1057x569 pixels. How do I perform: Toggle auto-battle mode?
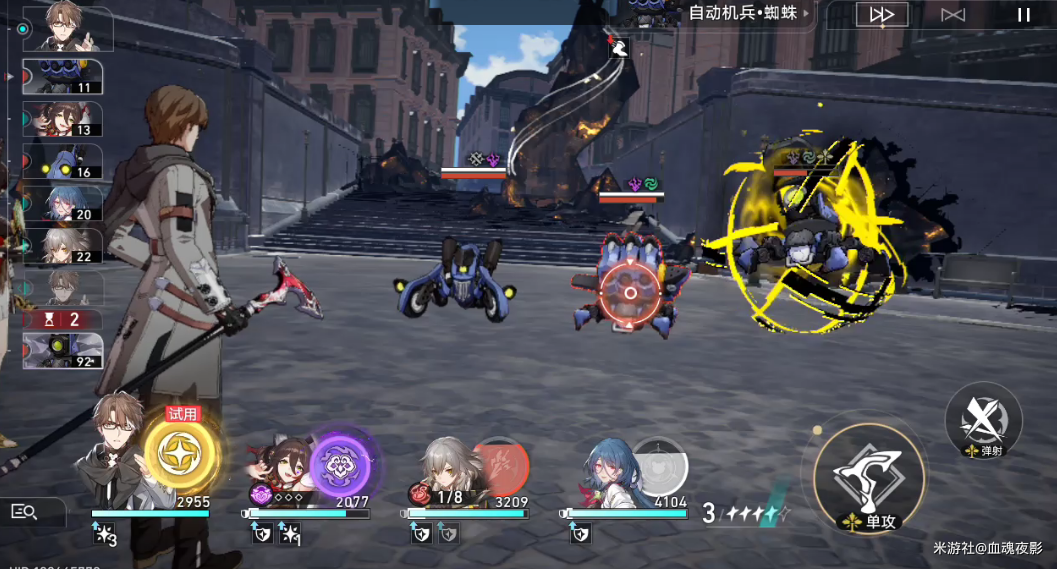click(x=953, y=15)
